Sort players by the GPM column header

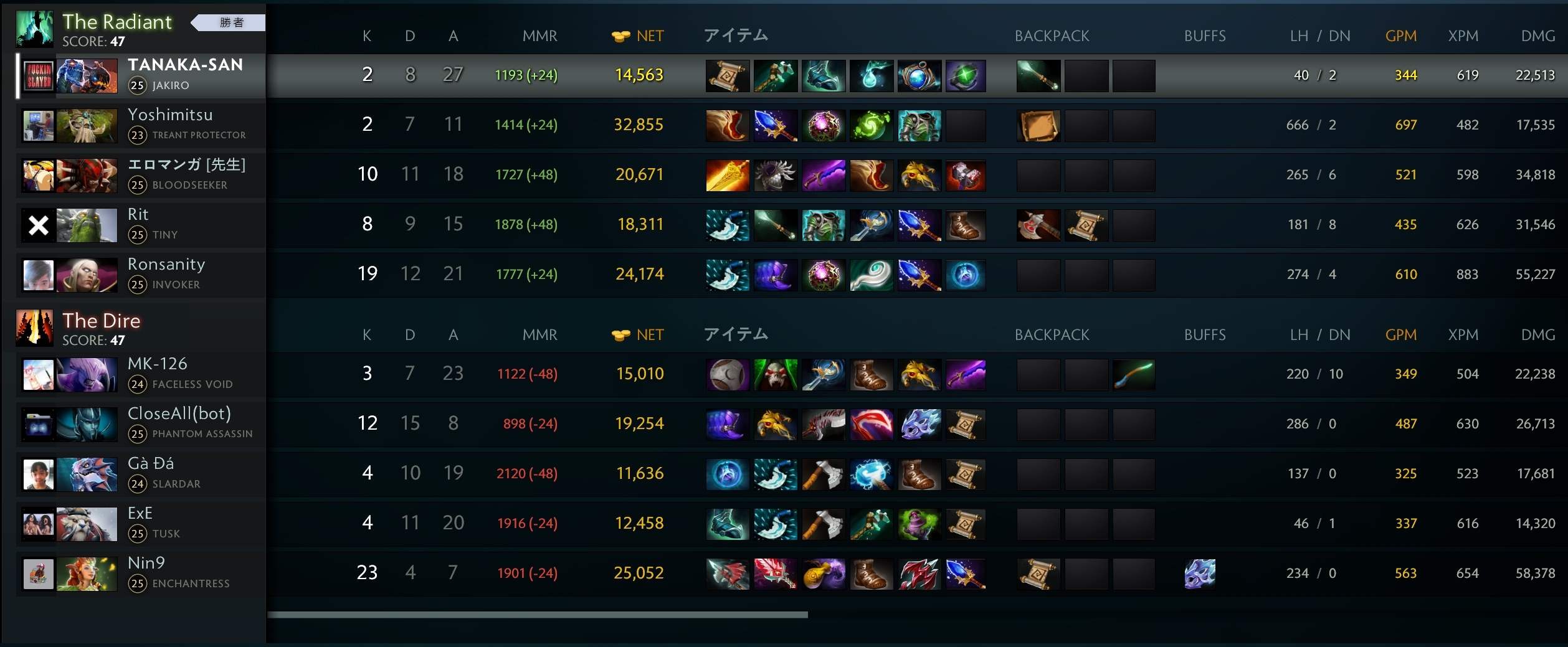1400,35
